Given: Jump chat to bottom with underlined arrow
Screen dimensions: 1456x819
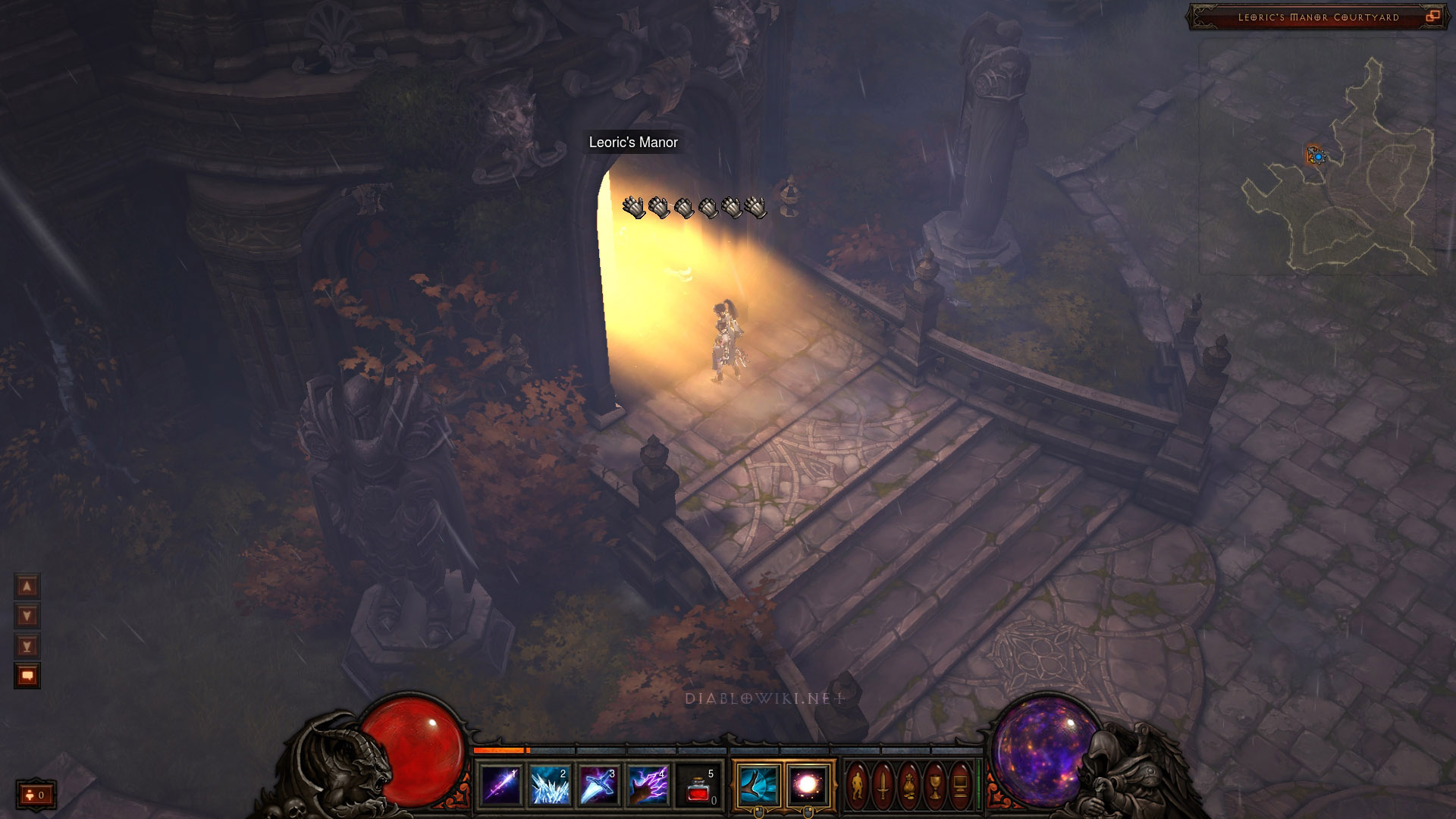Looking at the screenshot, I should 27,646.
